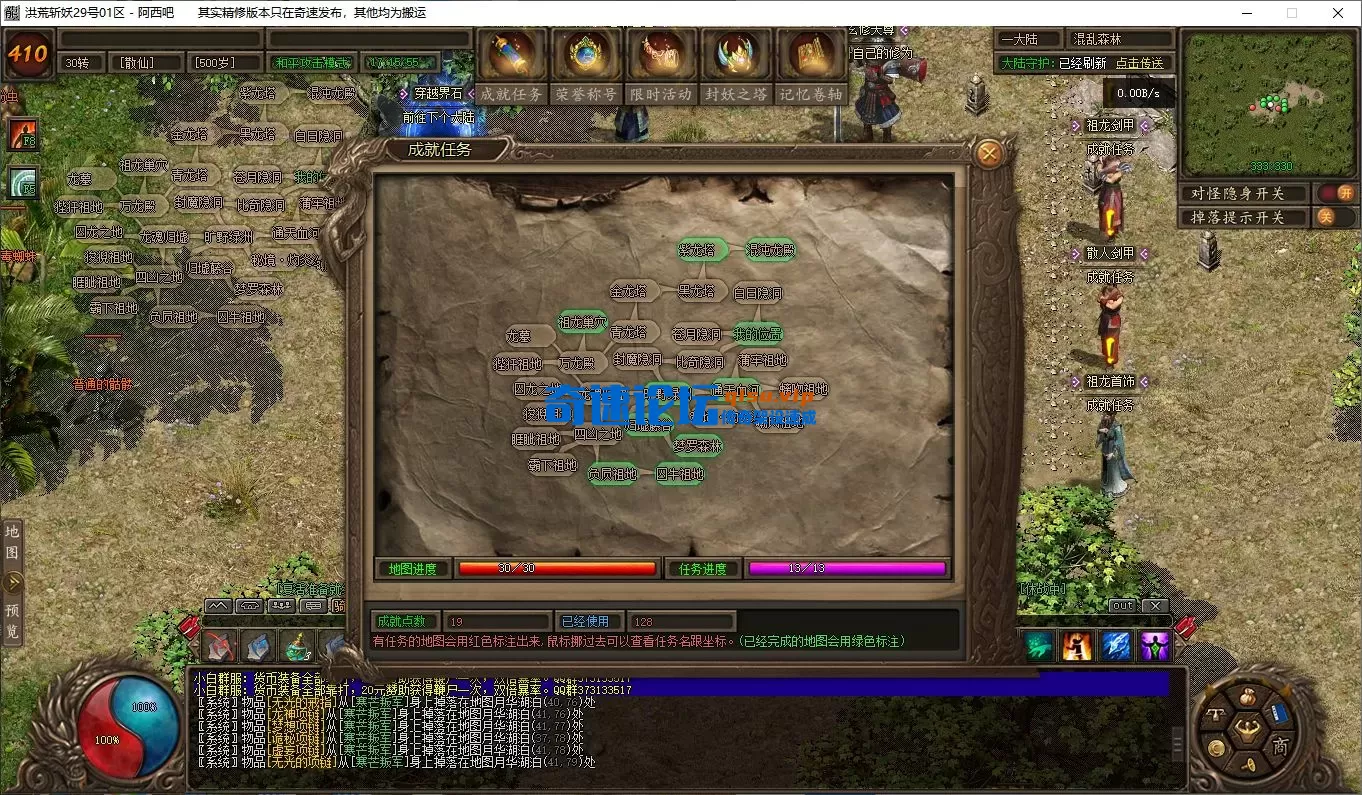Viewport: 1362px width, 795px height.
Task: Click the money bag icon on the compass wheel
Action: [x=1249, y=697]
